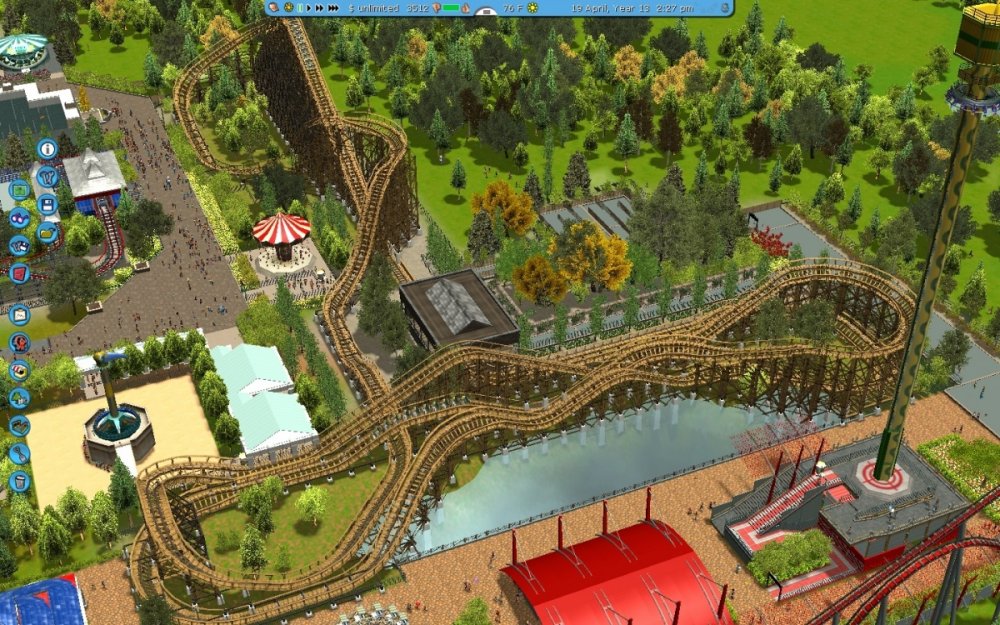Click the save game floppy disk icon
The image size is (1000, 625).
[x=46, y=205]
